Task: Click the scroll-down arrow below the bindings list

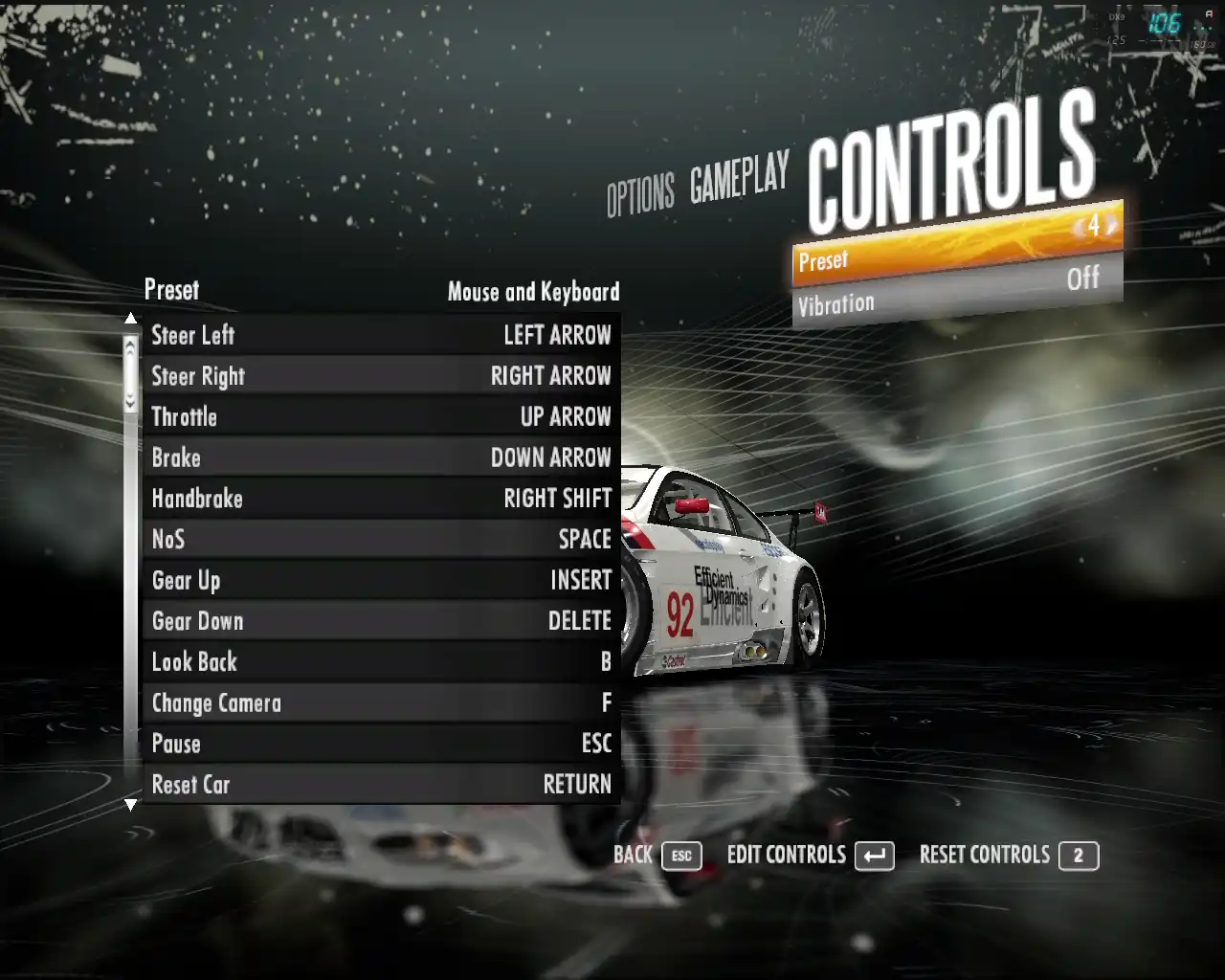Action: (131, 806)
